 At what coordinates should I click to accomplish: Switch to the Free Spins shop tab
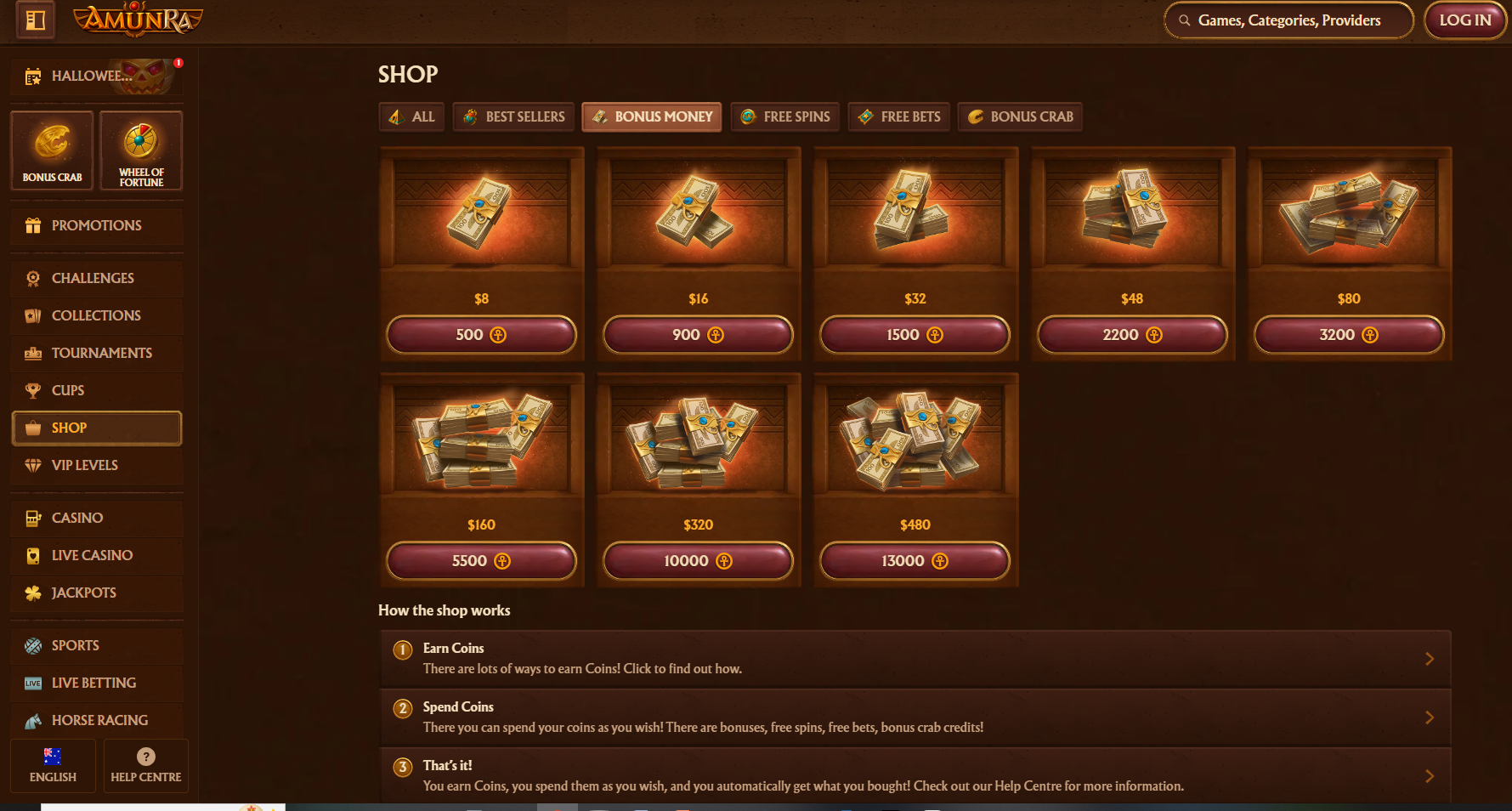pyautogui.click(x=785, y=116)
